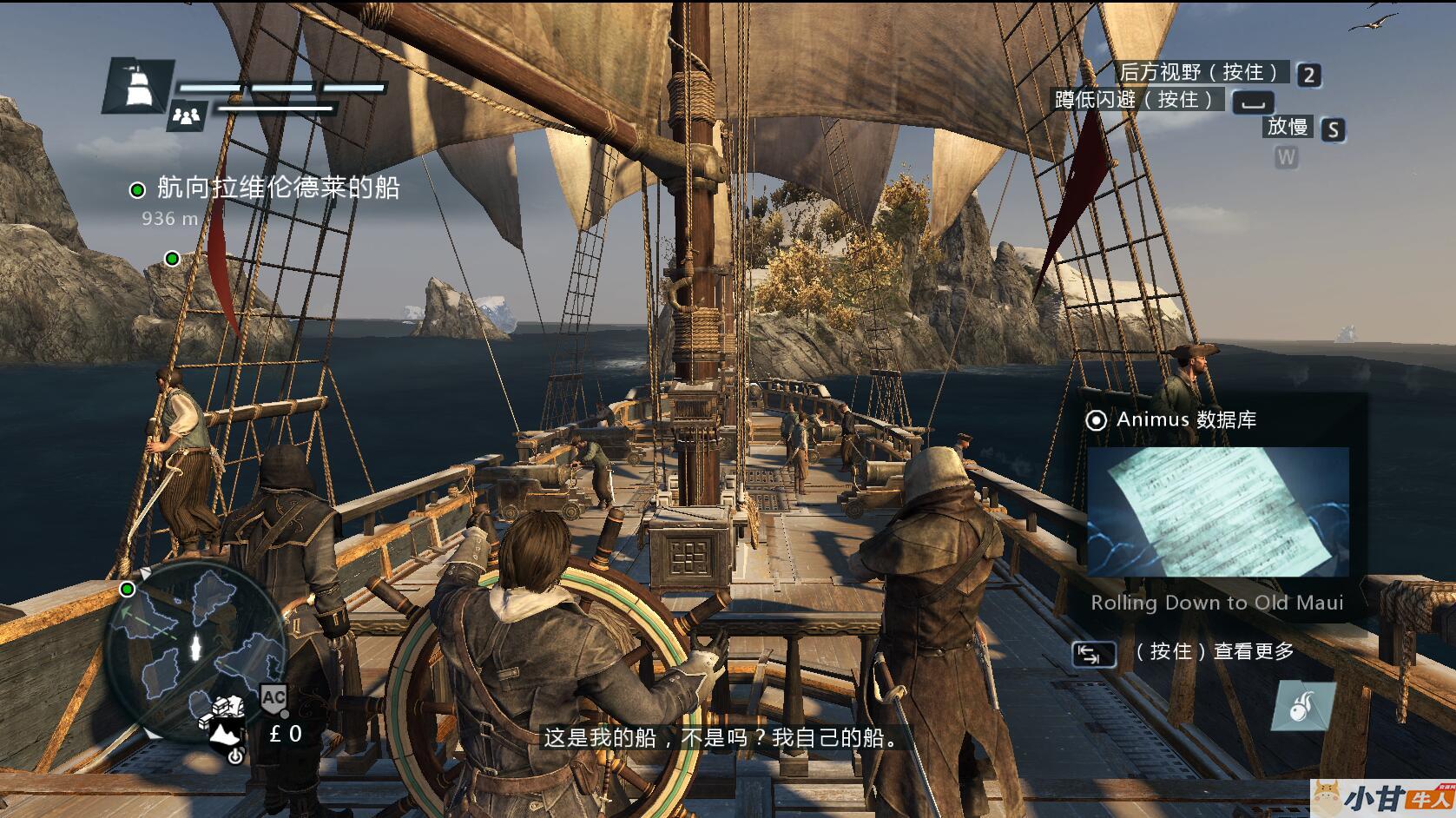Open the objective tracker for 航向拉维伦德莱的船

(277, 188)
